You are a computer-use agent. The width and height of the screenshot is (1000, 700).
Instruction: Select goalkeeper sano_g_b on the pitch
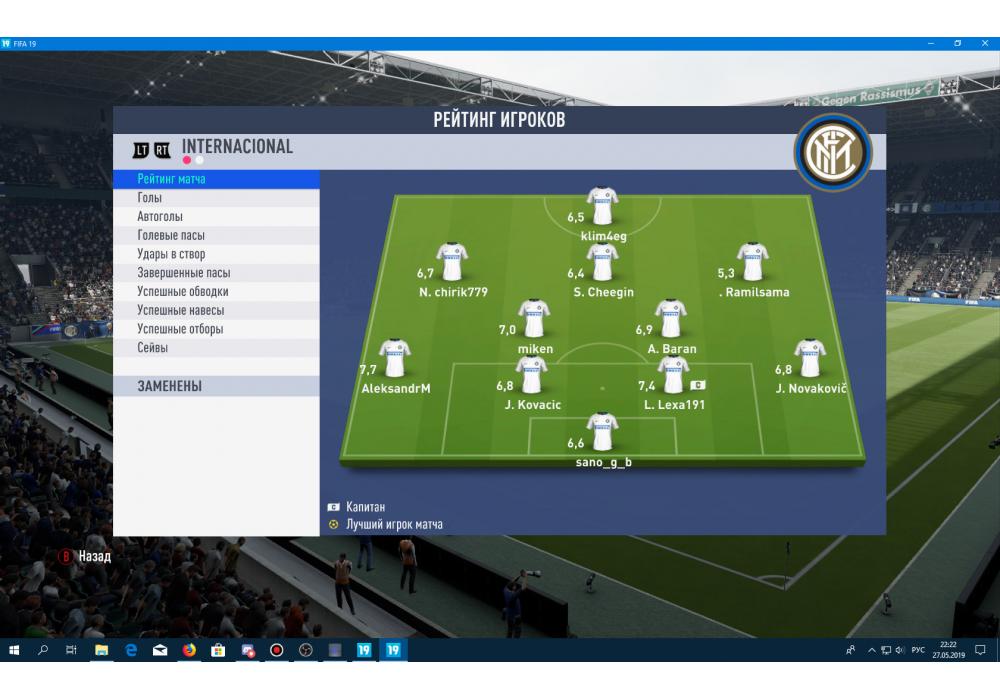(x=602, y=431)
